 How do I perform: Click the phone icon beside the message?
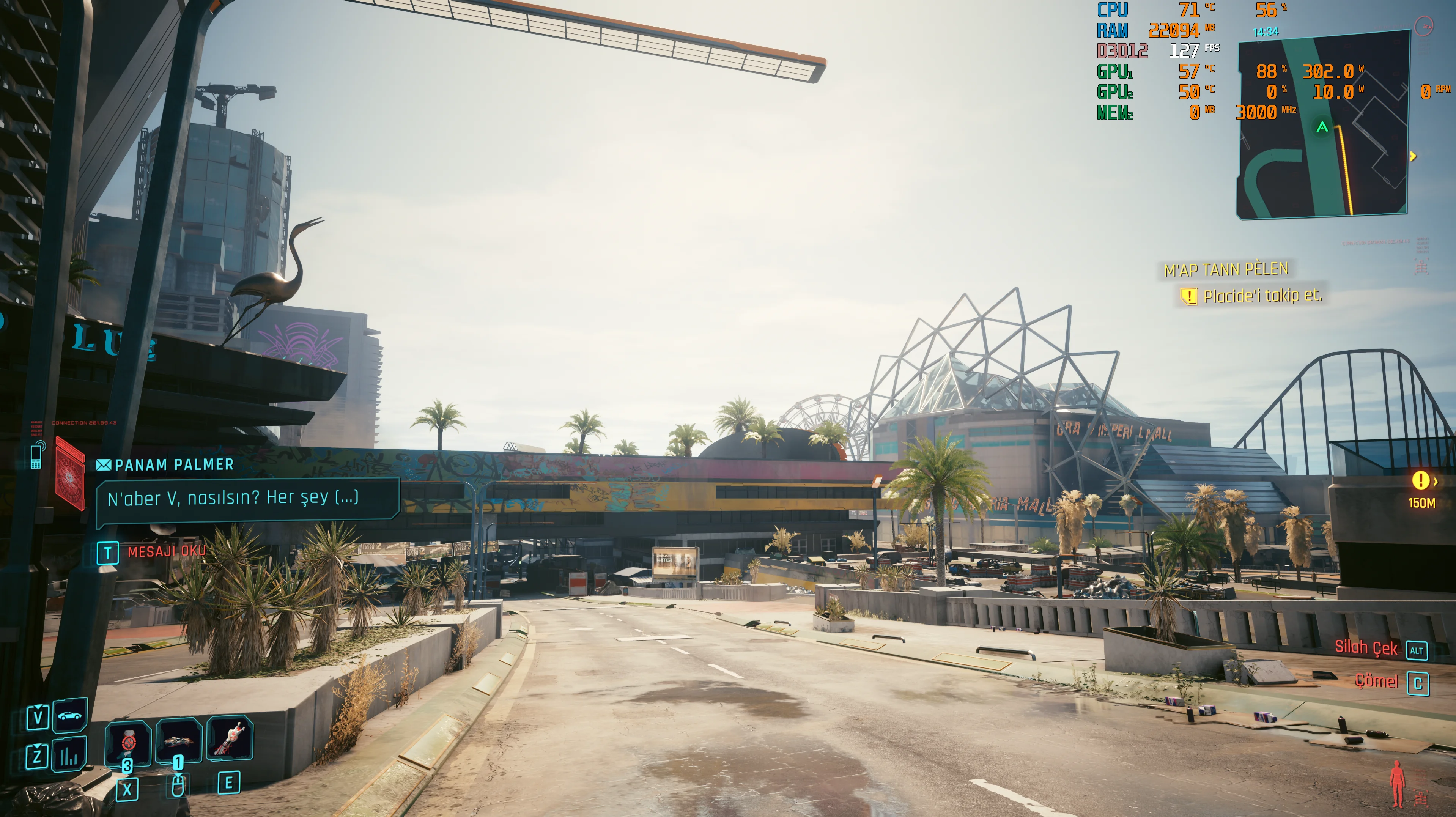[x=36, y=456]
